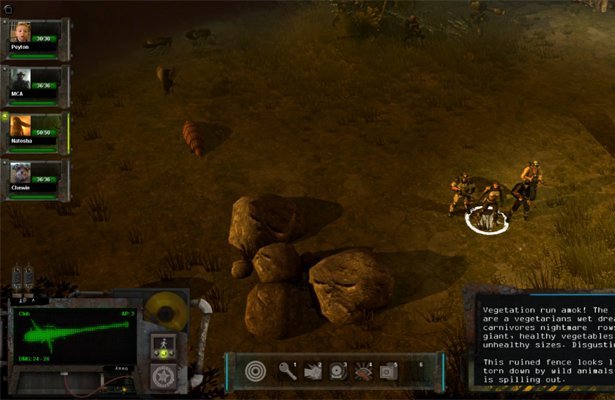
Task: Activate the eye perception skill
Action: pyautogui.click(x=363, y=371)
